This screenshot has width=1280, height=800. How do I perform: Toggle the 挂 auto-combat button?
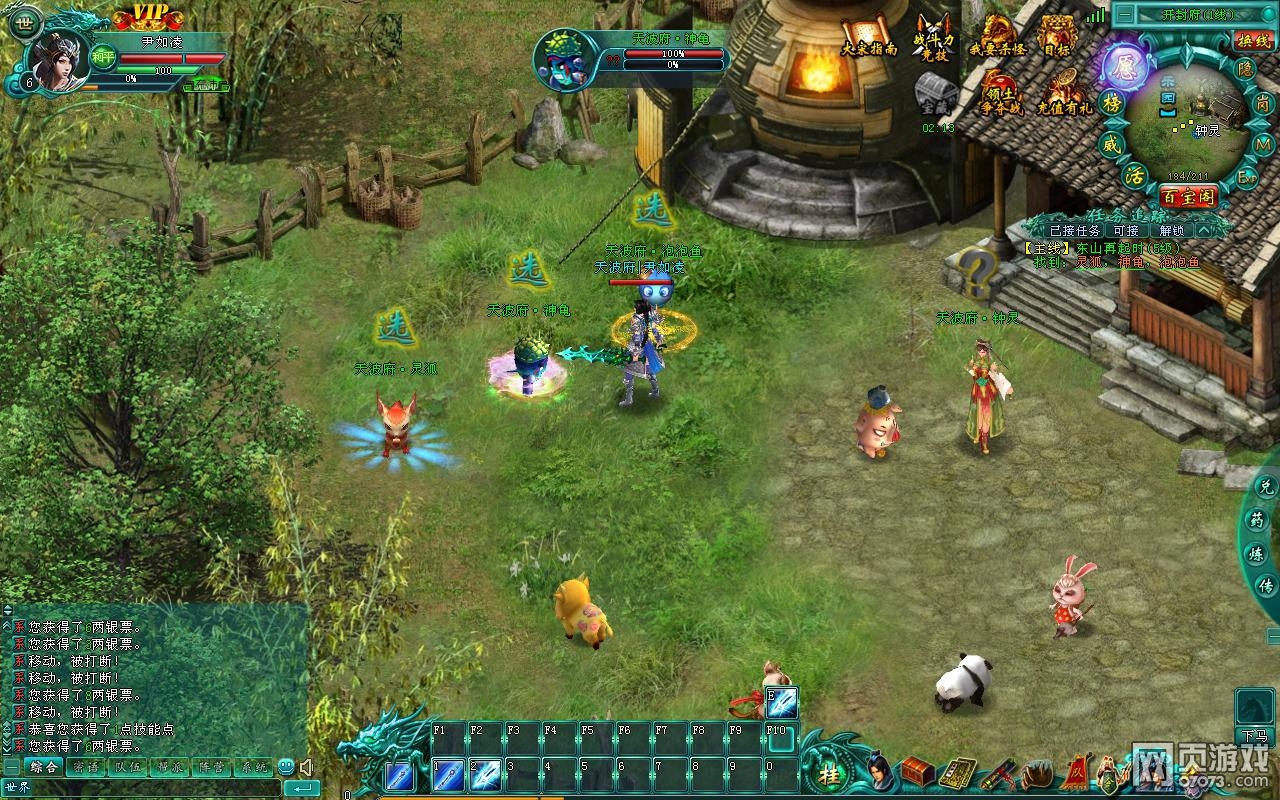point(830,774)
